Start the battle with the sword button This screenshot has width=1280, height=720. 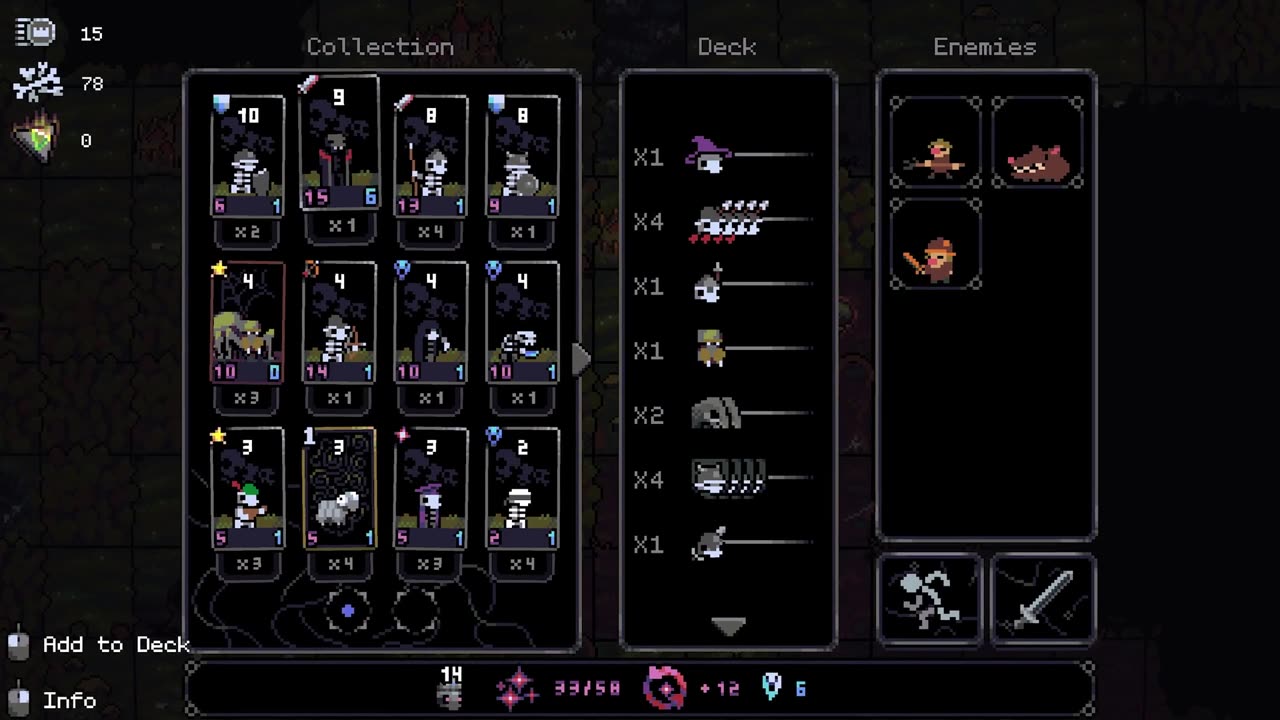[x=1042, y=599]
